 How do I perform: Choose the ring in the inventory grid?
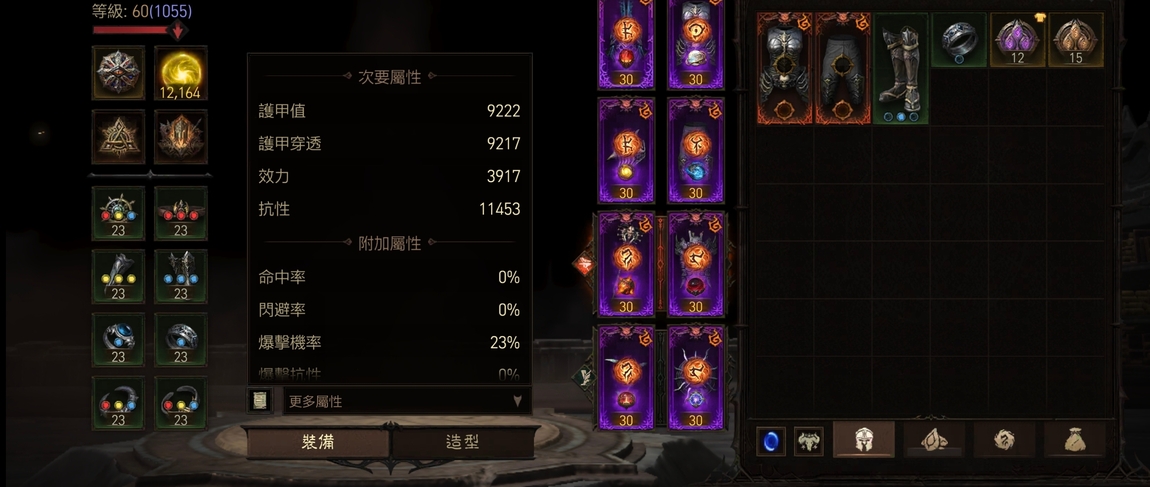coord(959,40)
